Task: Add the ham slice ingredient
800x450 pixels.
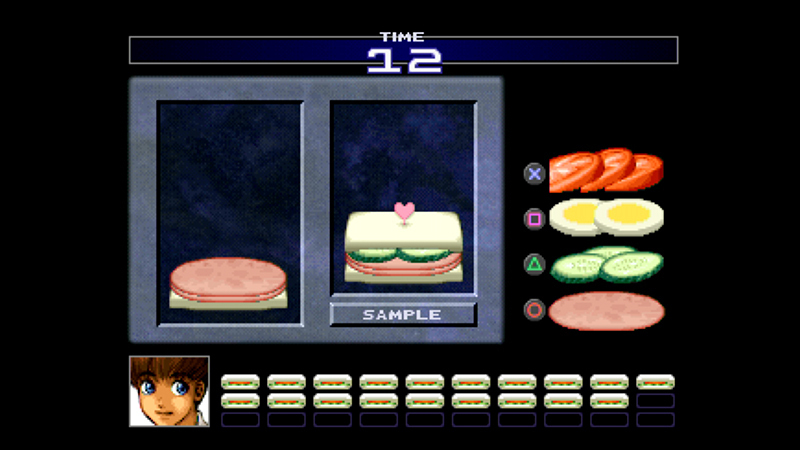Action: [606, 310]
